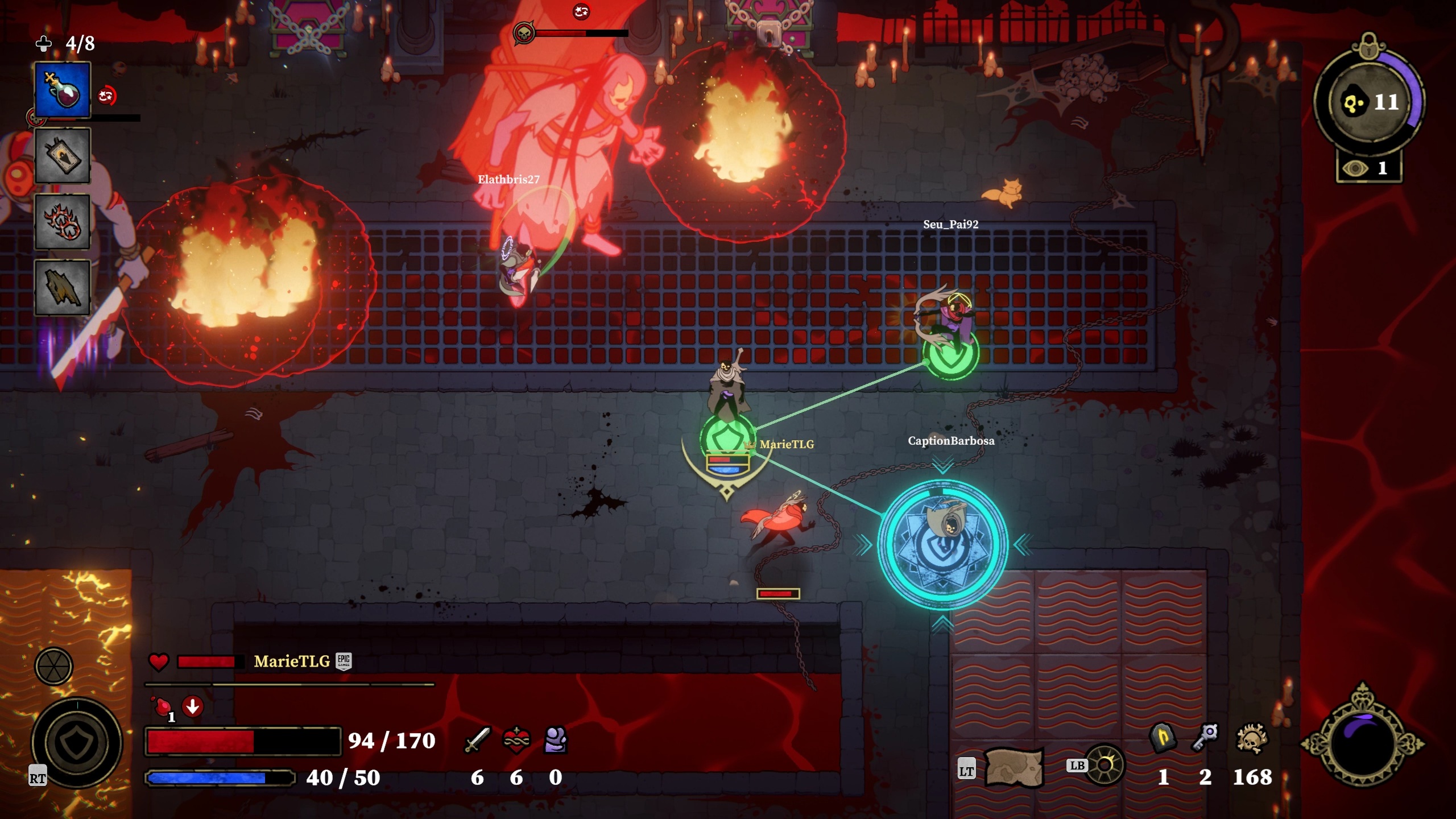Viewport: 1456px width, 819px height.
Task: Select the wooden plank fragment item slot
Action: click(x=63, y=287)
